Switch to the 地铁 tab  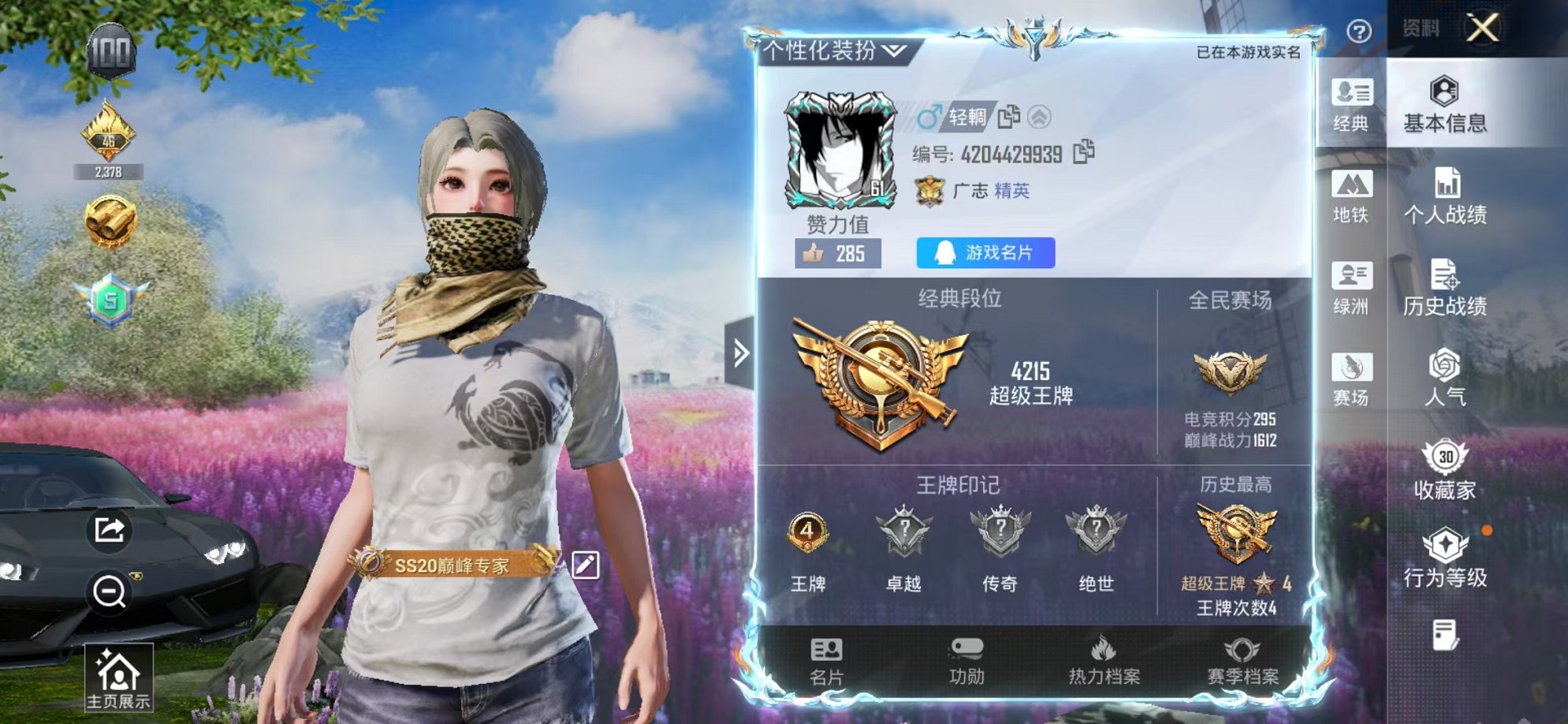[1353, 199]
